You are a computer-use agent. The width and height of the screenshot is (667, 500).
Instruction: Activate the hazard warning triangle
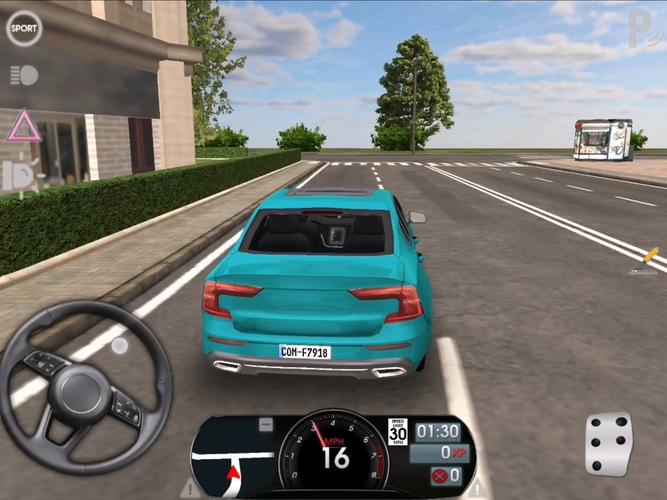pos(23,126)
